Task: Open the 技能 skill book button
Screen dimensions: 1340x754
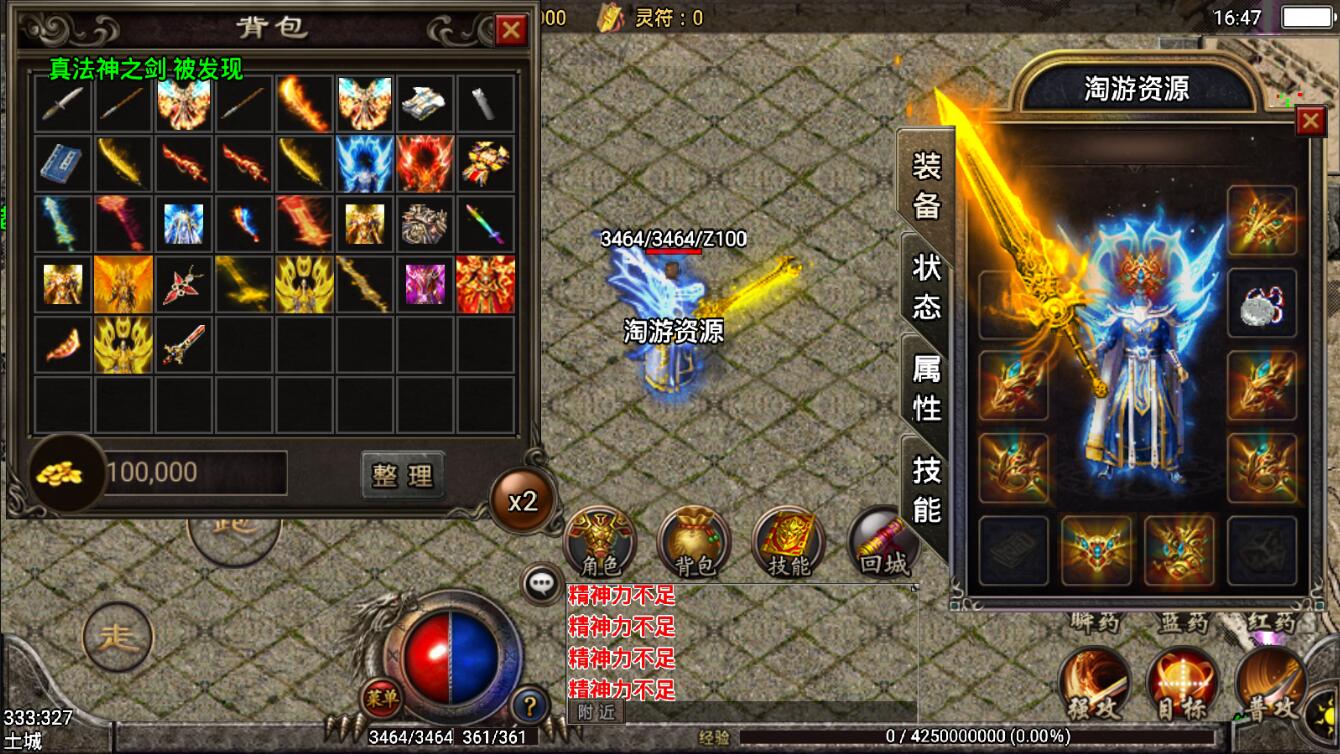Action: click(788, 543)
